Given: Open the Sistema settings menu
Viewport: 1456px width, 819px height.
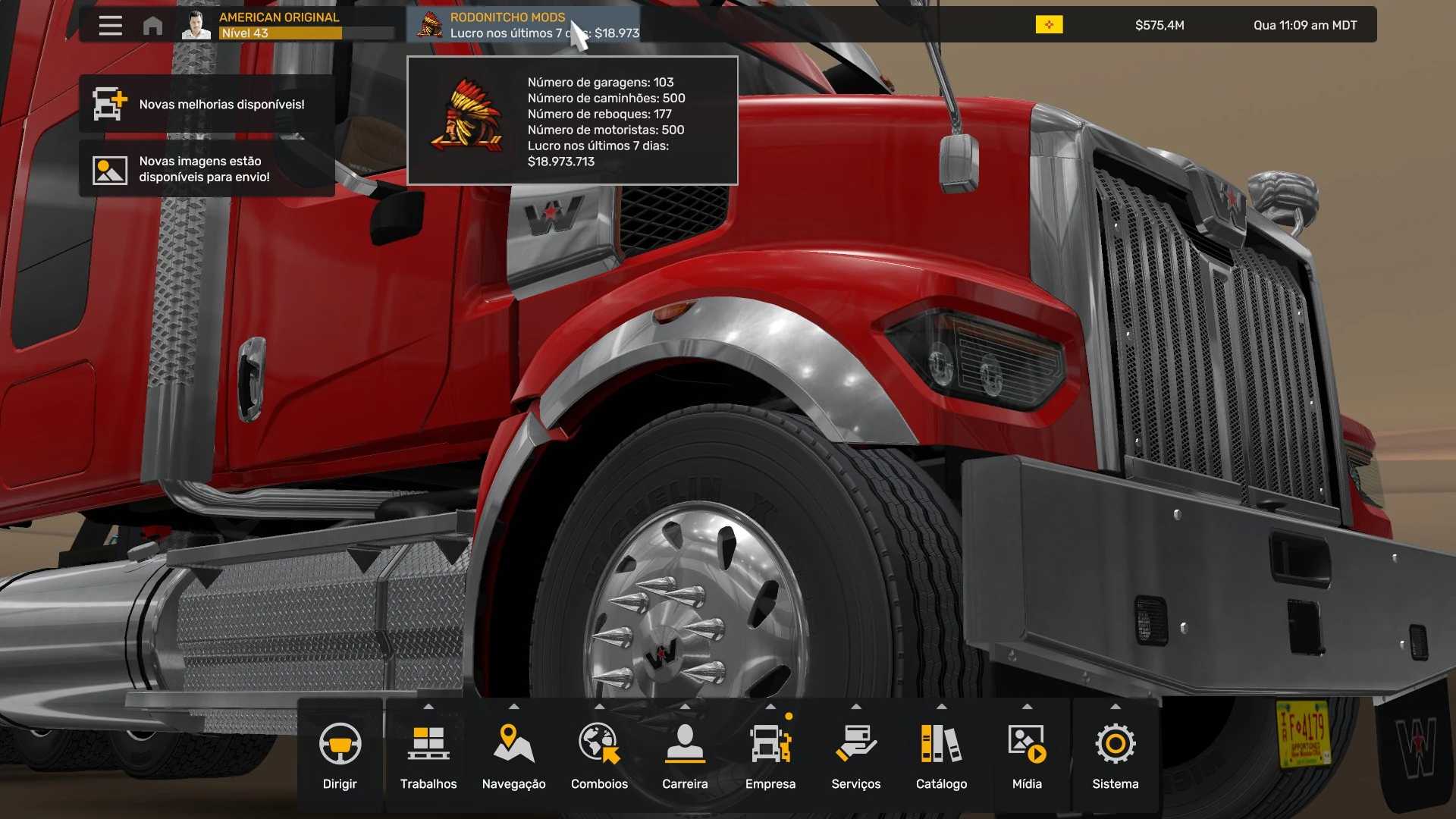Looking at the screenshot, I should click(1115, 755).
